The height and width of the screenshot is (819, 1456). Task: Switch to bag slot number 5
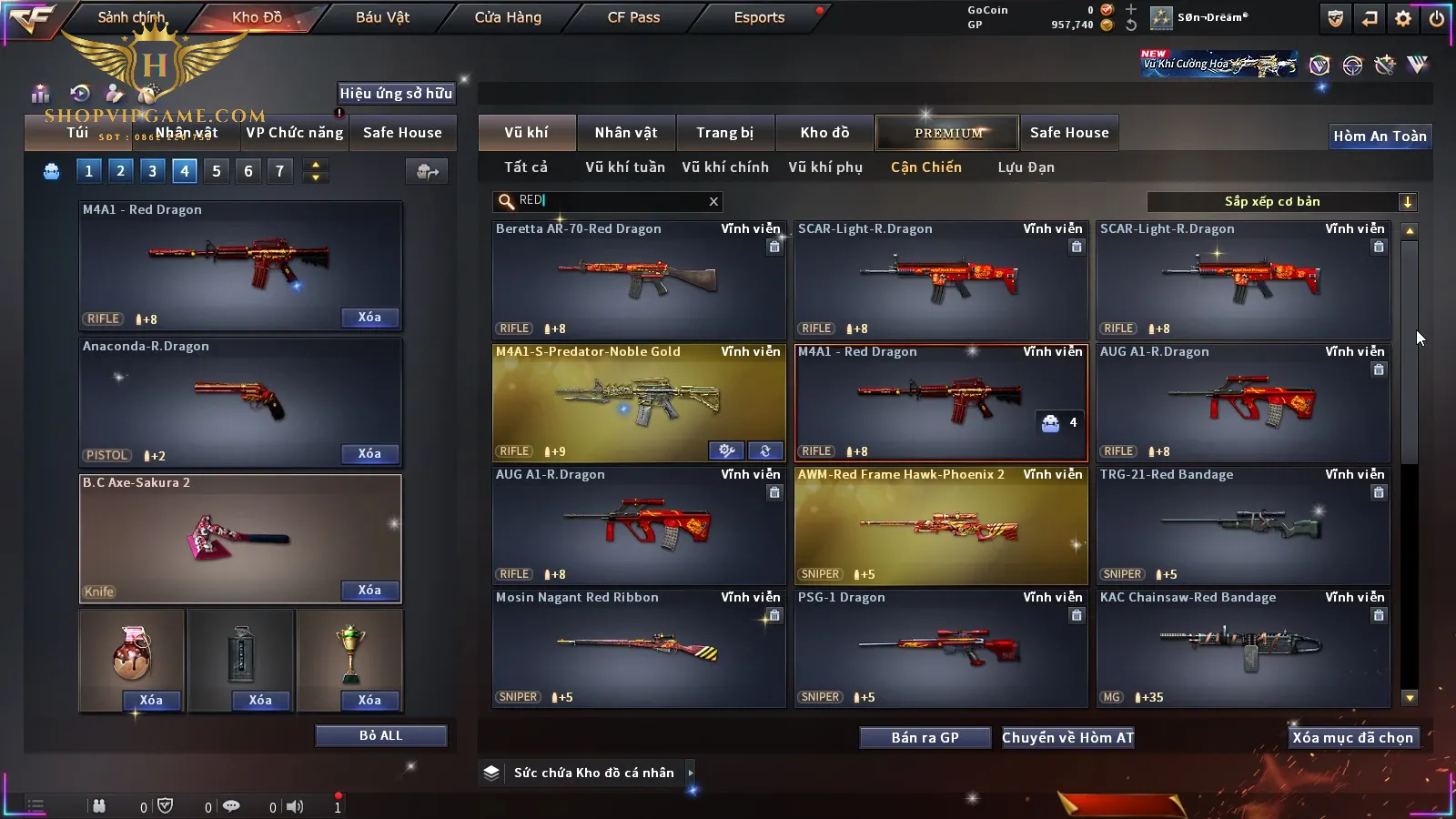(x=217, y=171)
